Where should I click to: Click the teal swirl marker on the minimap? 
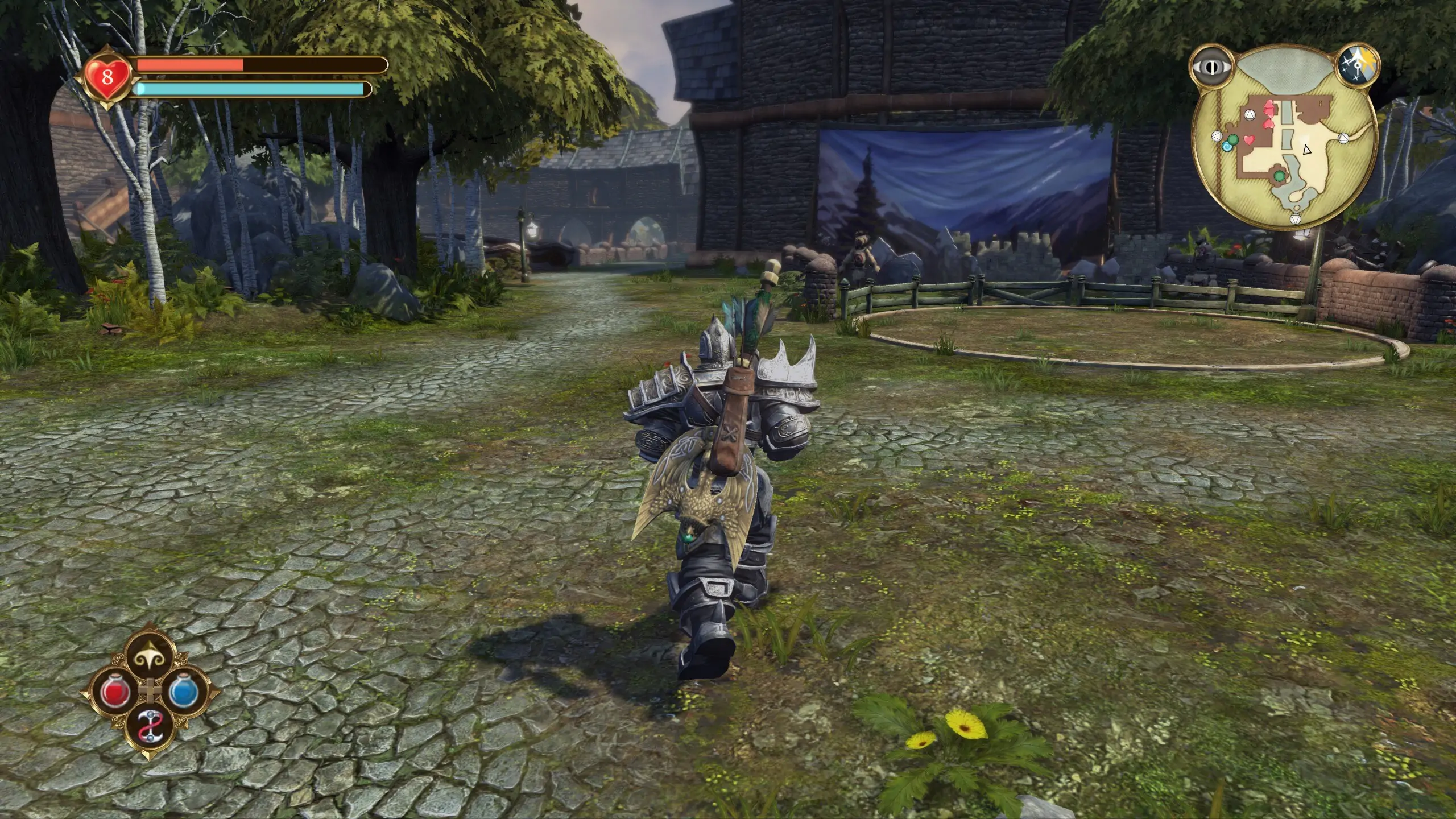1227,147
